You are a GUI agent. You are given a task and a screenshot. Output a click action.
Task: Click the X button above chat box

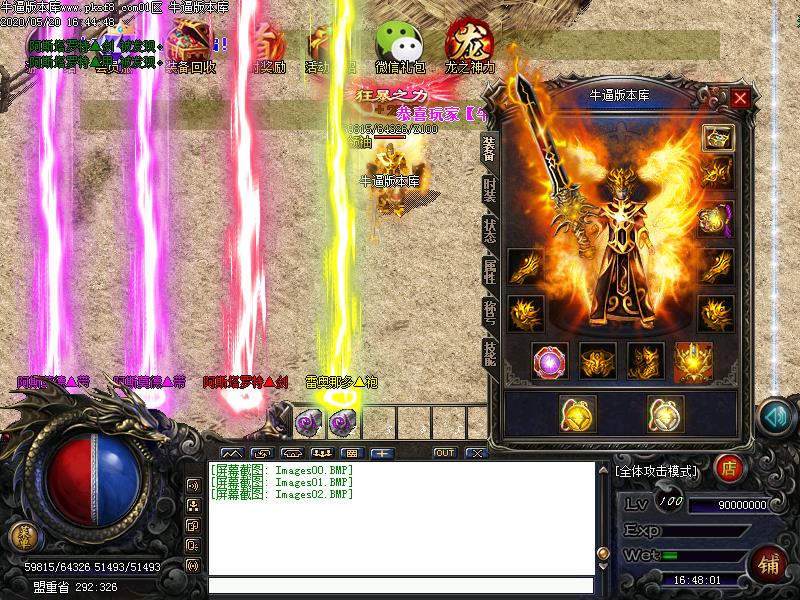(x=476, y=453)
